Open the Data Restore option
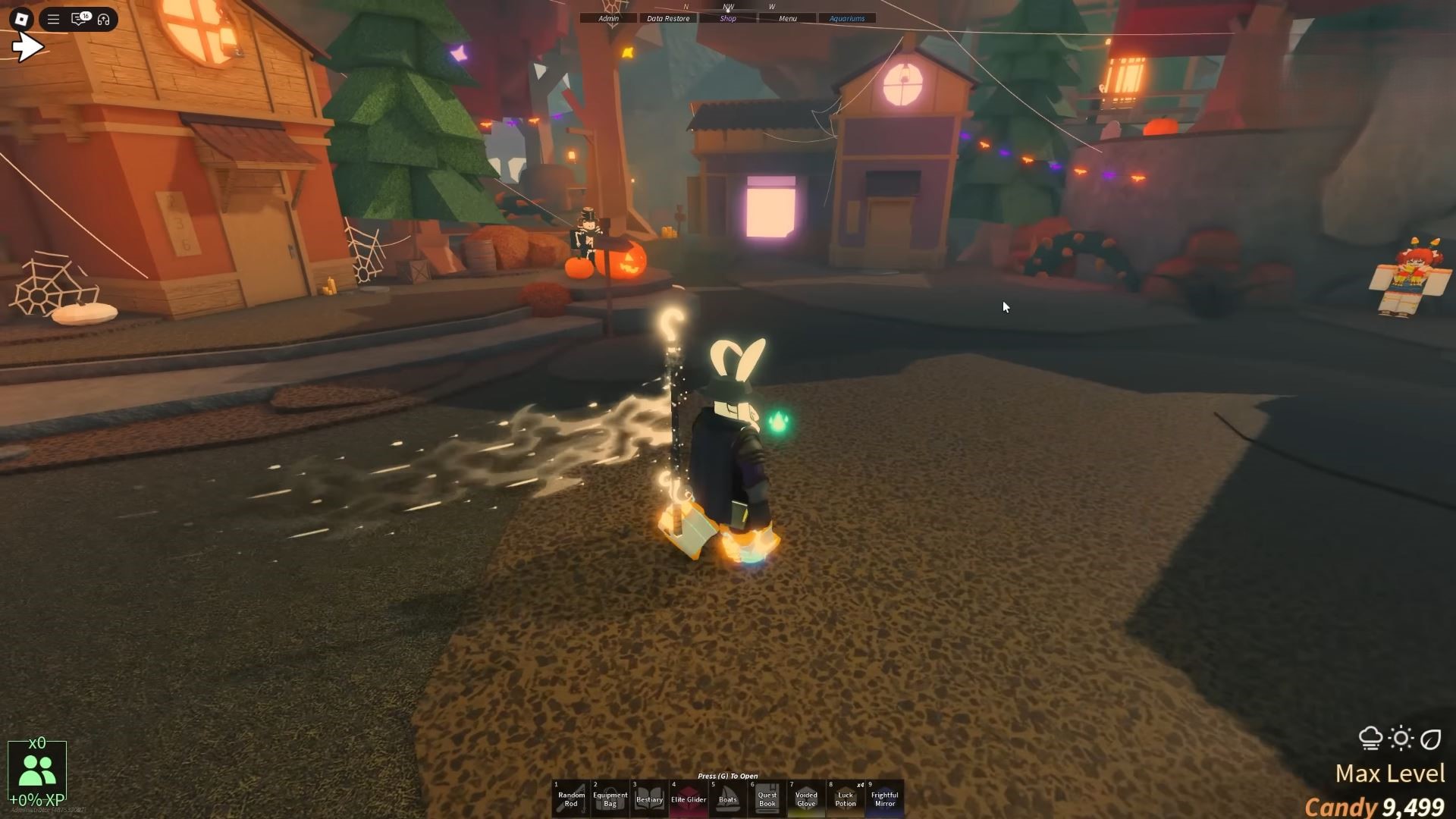1456x819 pixels. click(667, 18)
